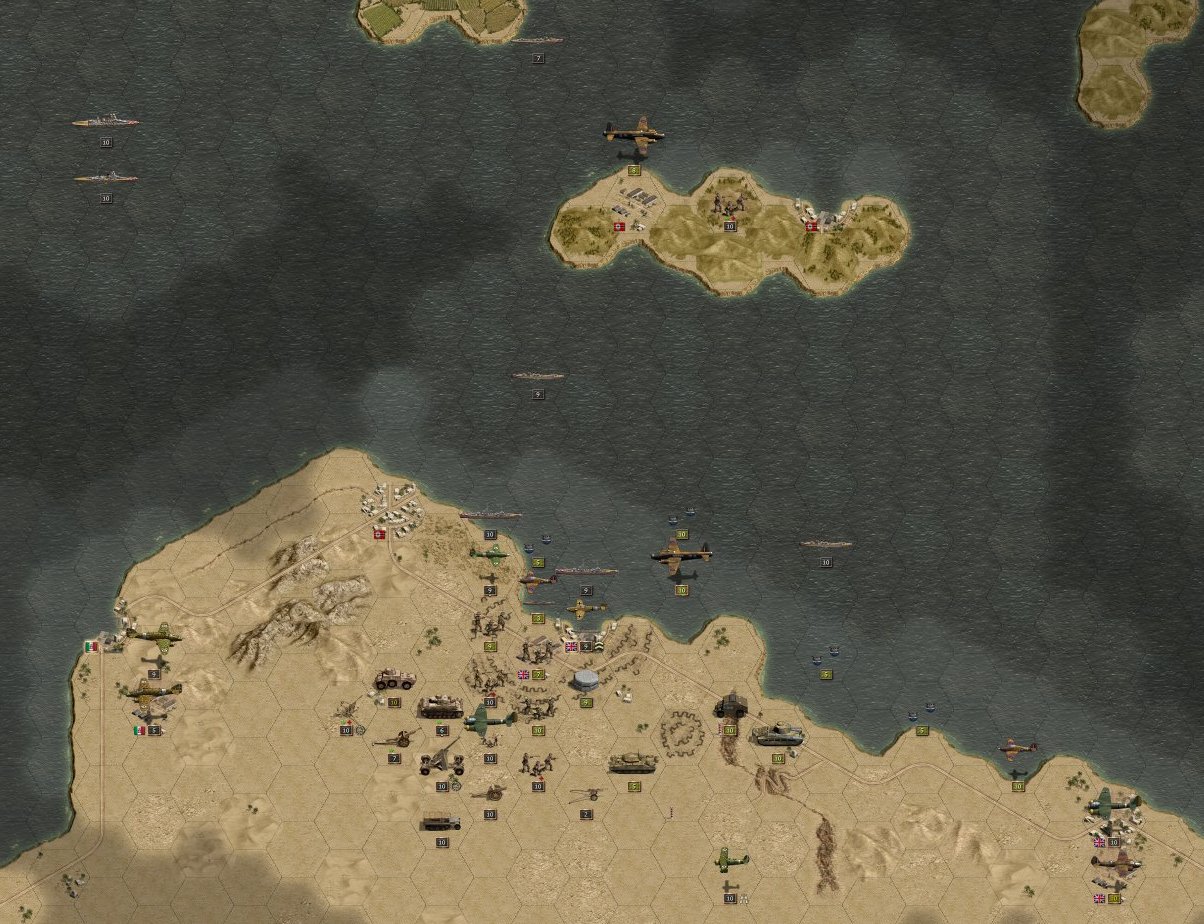The width and height of the screenshot is (1204, 924).
Task: Select the bomber flying above the island airfield
Action: click(x=633, y=133)
